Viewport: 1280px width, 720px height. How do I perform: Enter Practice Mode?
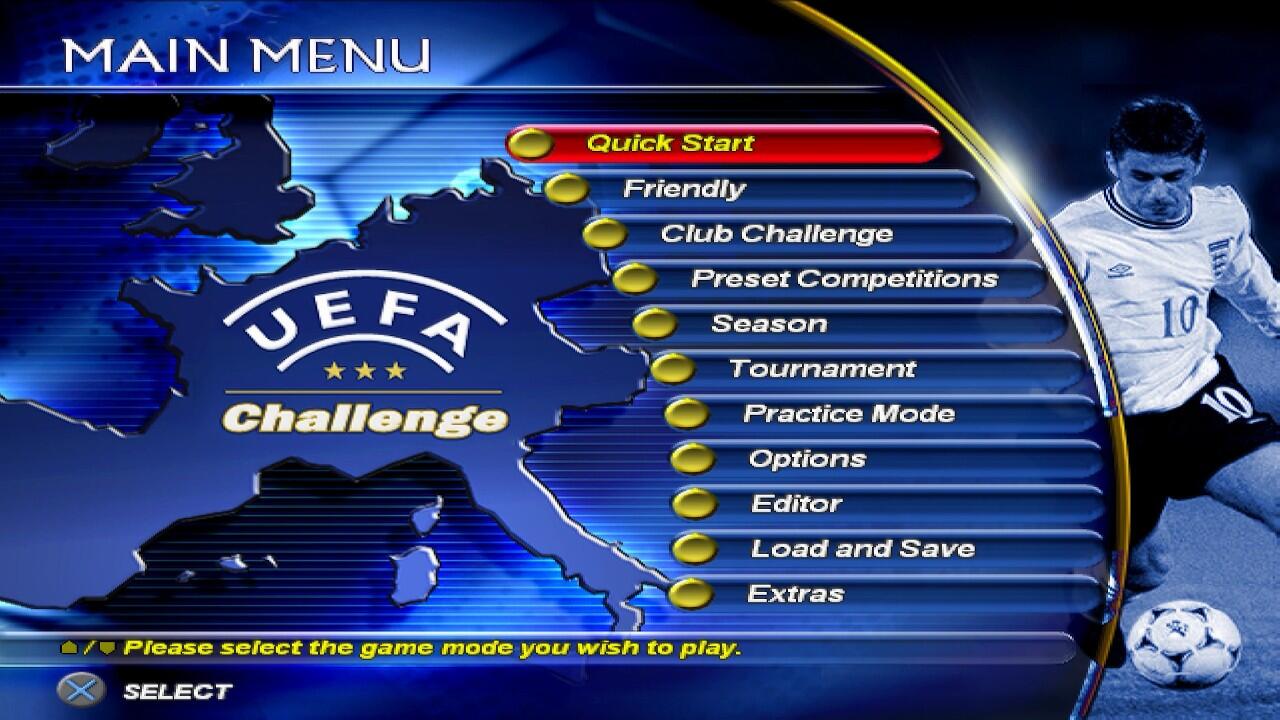tap(848, 414)
